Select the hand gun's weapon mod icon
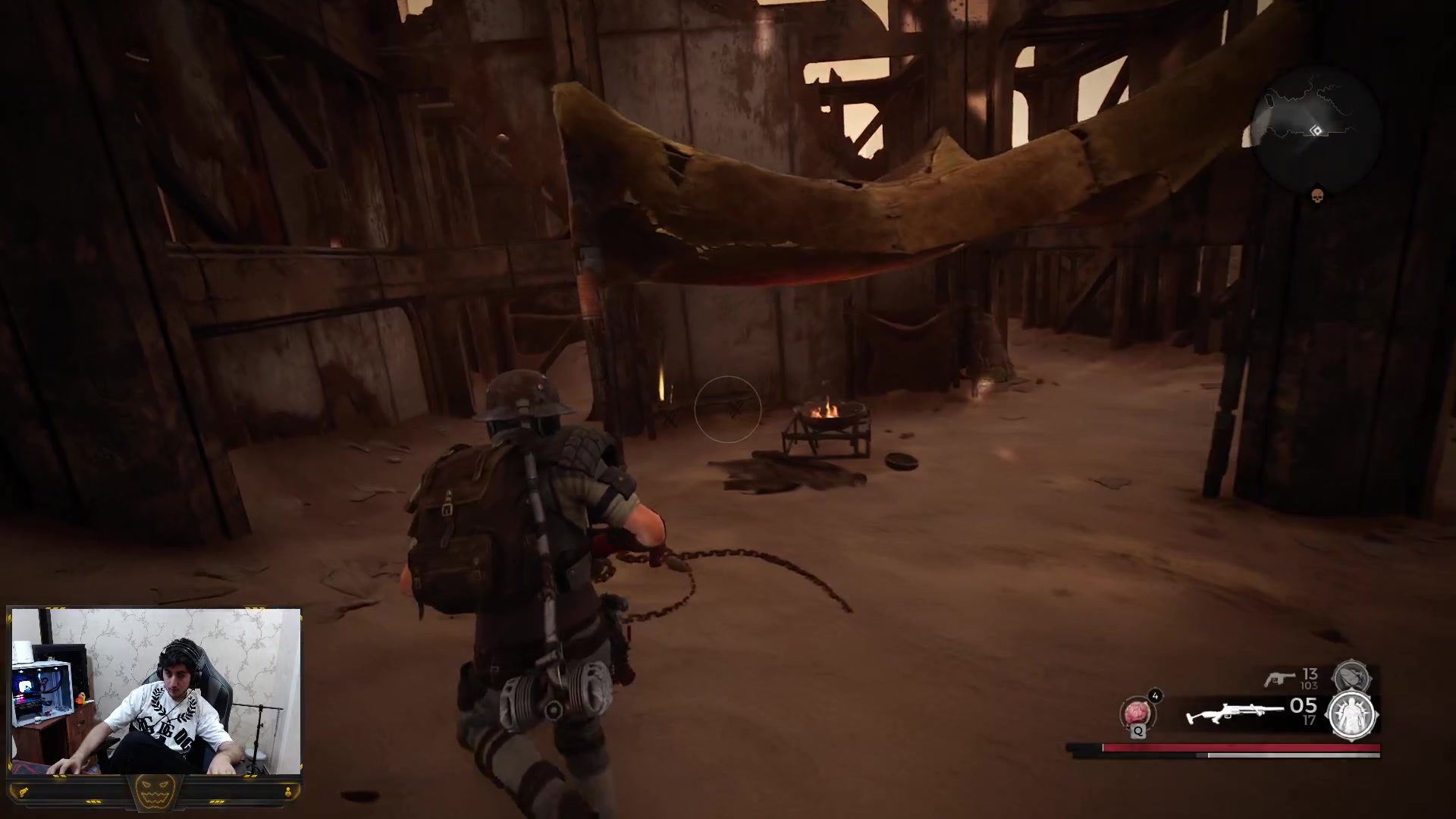Screen dimensions: 1456x819 coord(1351,675)
